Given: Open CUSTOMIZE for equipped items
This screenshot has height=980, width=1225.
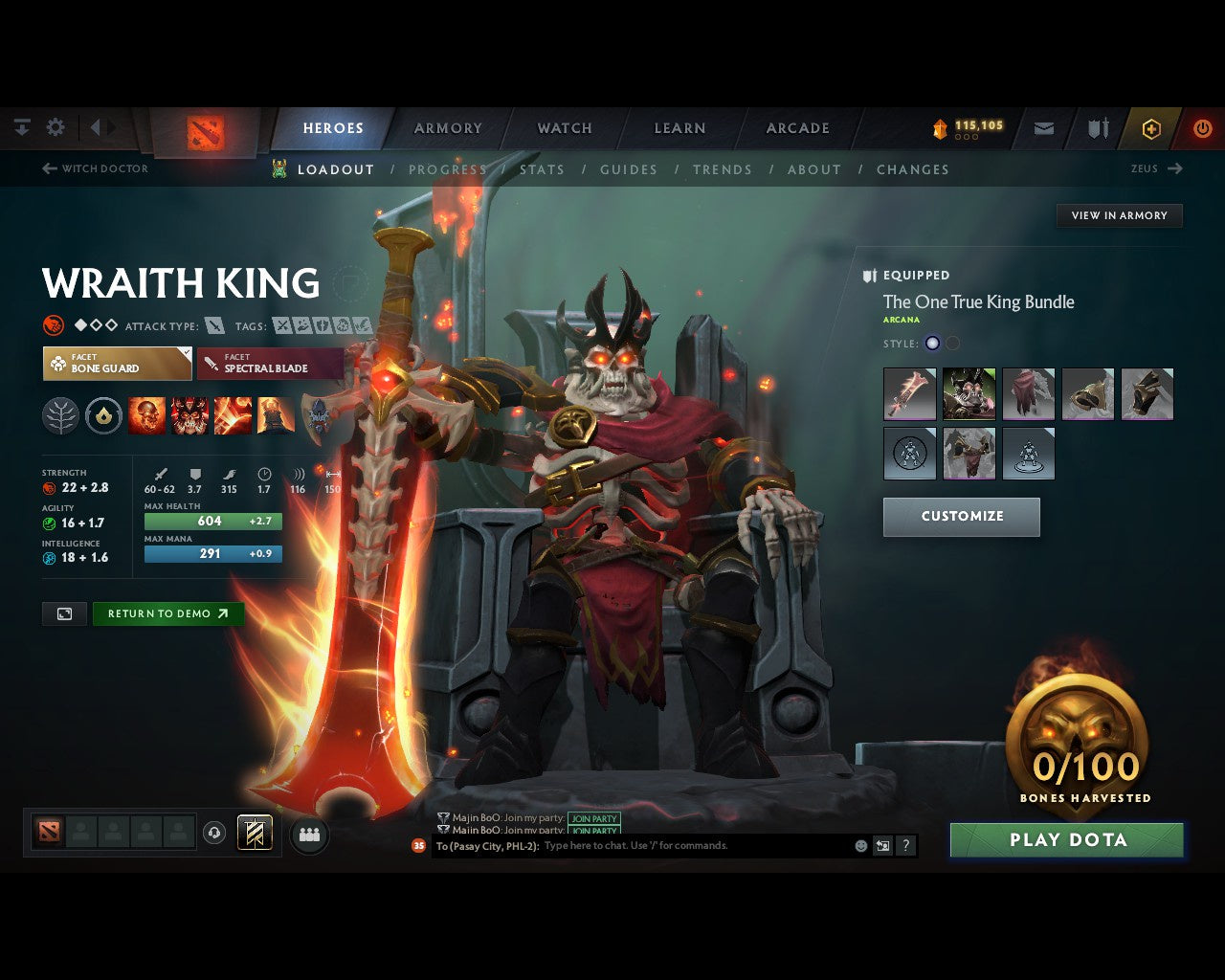Looking at the screenshot, I should (961, 517).
